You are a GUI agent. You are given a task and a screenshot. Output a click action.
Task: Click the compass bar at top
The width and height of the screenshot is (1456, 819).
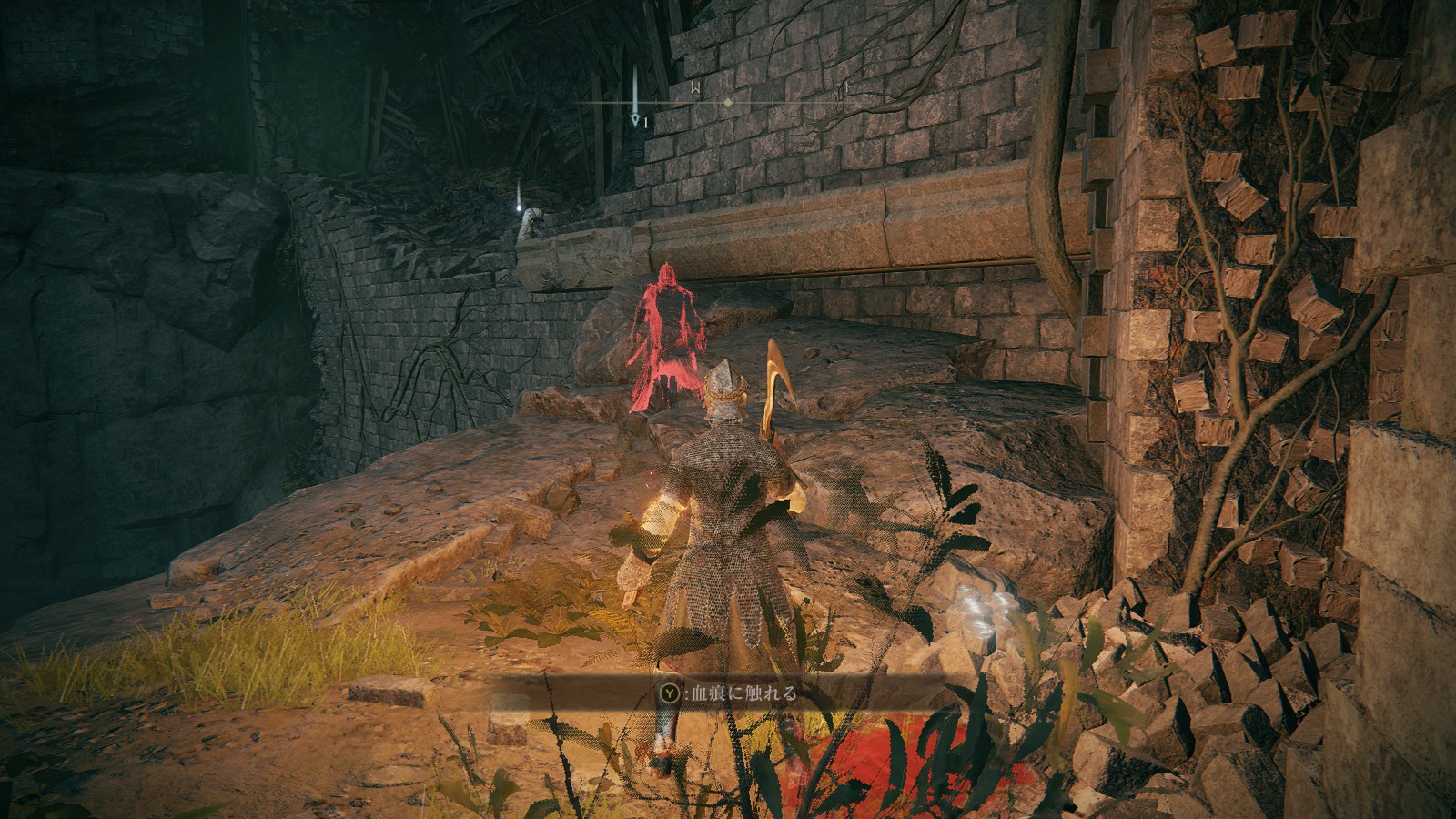728,103
